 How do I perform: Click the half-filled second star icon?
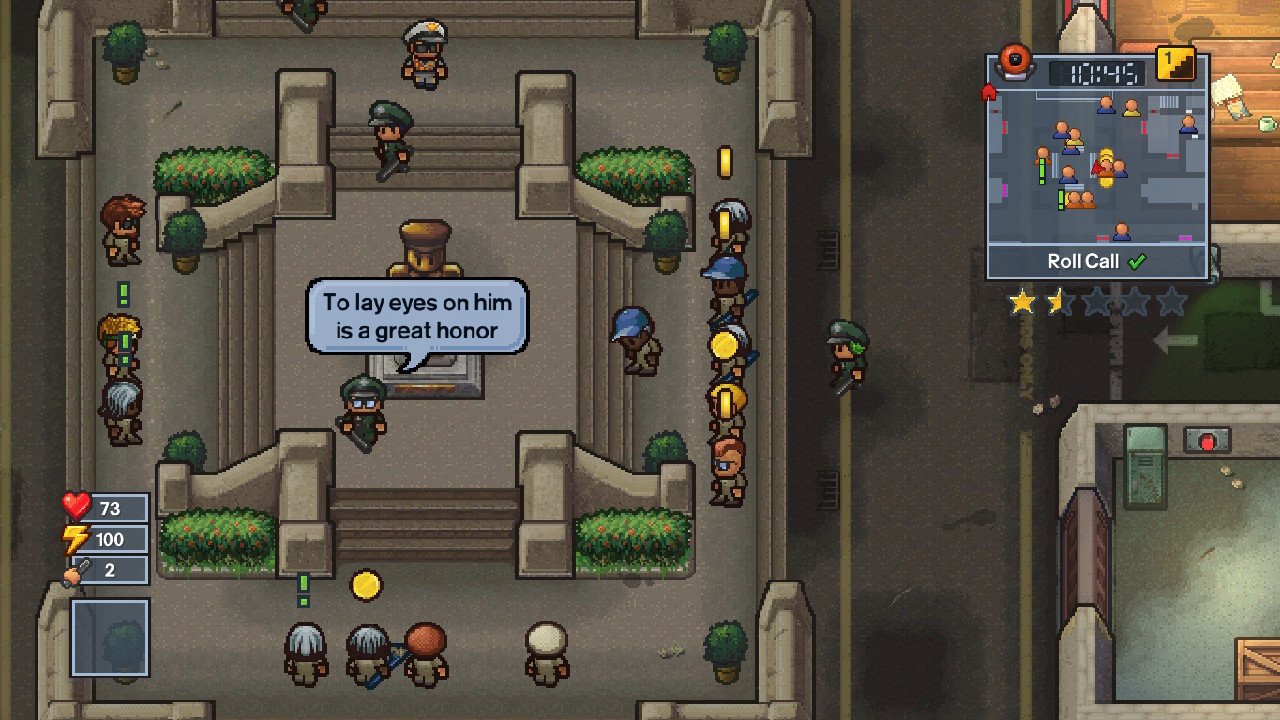coord(1059,301)
